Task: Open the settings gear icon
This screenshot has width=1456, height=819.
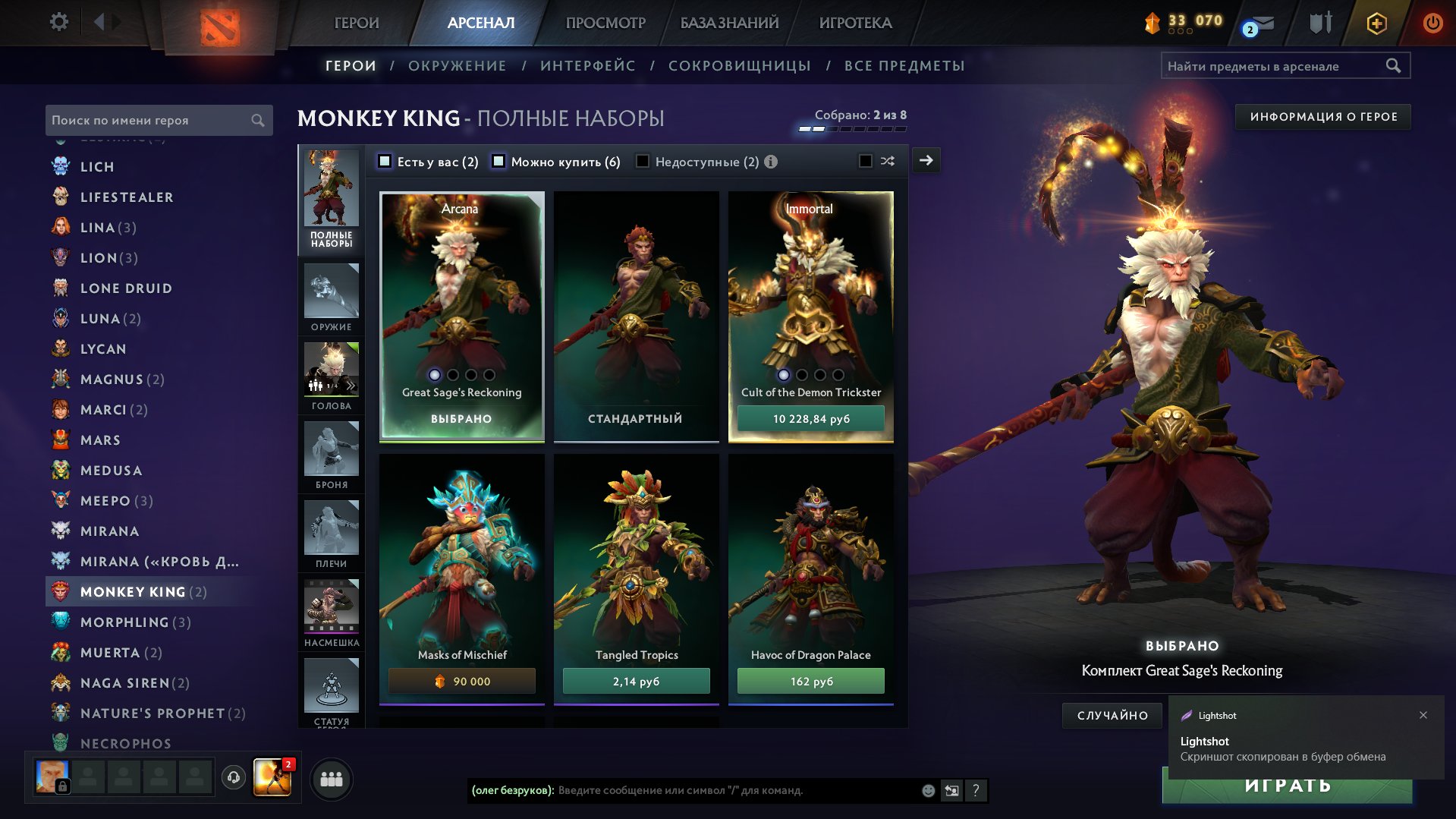Action: point(59,22)
